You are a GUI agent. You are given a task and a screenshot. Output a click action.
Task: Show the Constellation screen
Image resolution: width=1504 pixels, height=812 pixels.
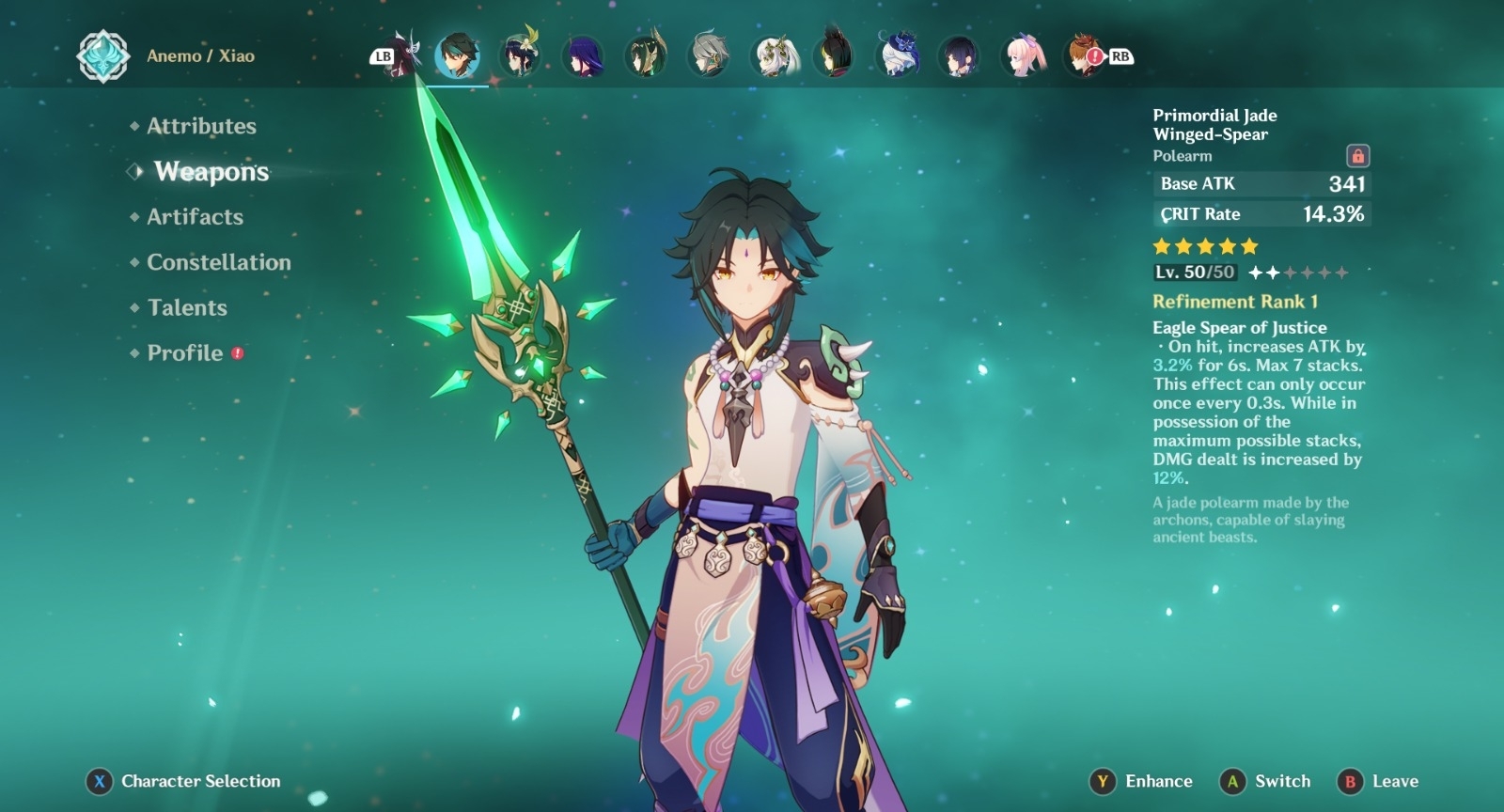(218, 262)
